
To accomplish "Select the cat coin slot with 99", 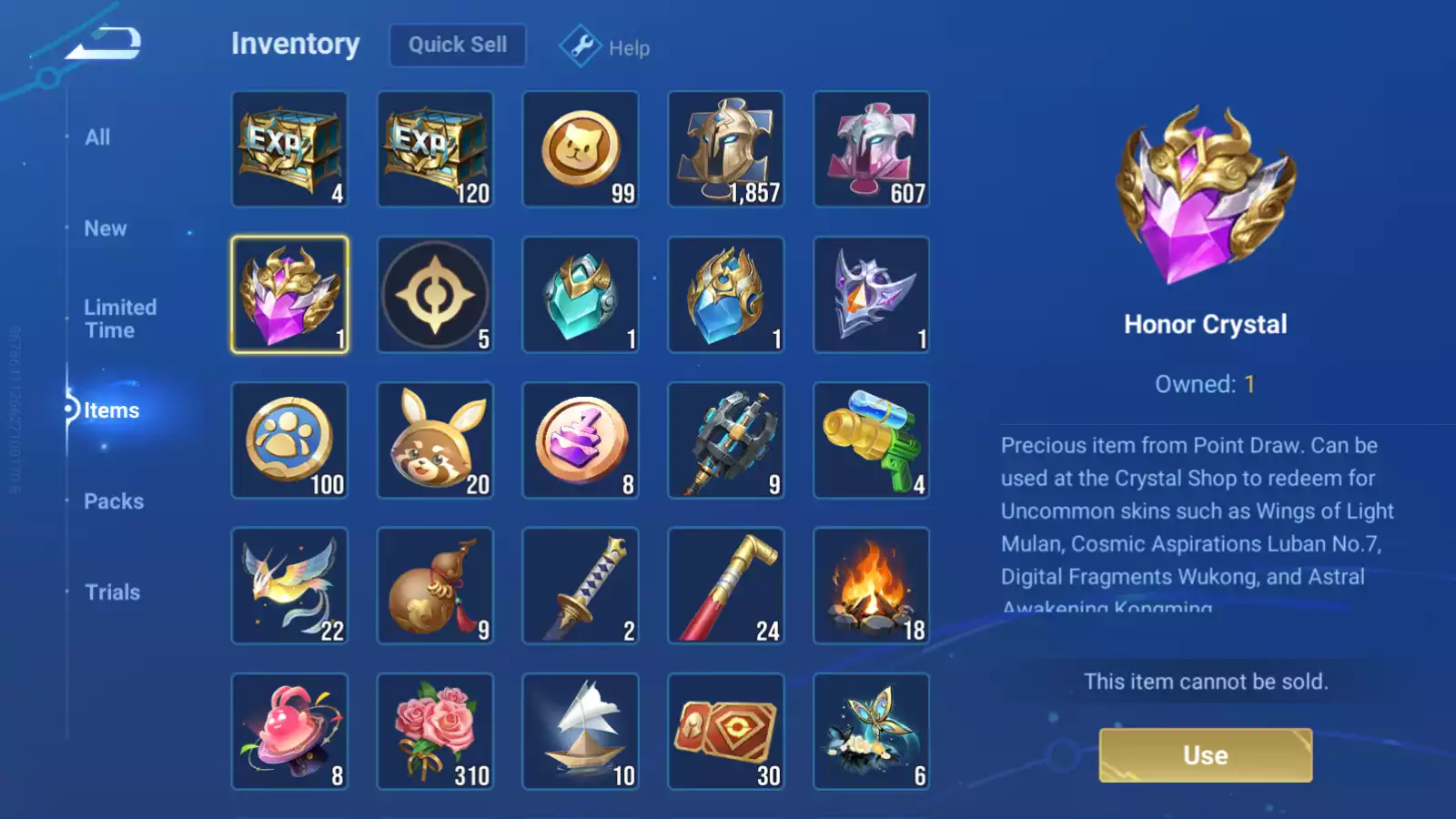I will pos(581,149).
